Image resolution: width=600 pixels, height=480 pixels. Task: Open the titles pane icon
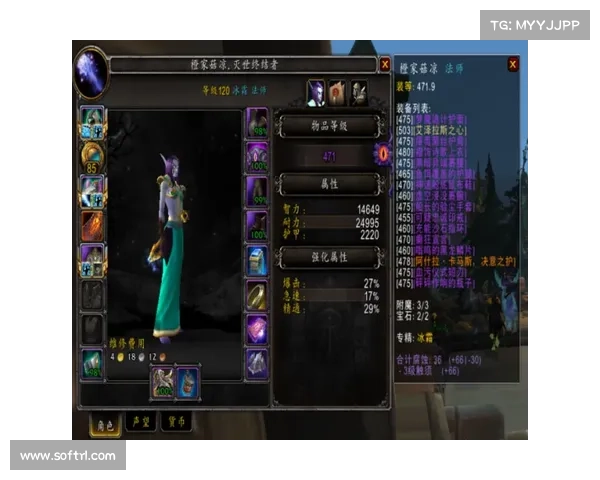338,93
